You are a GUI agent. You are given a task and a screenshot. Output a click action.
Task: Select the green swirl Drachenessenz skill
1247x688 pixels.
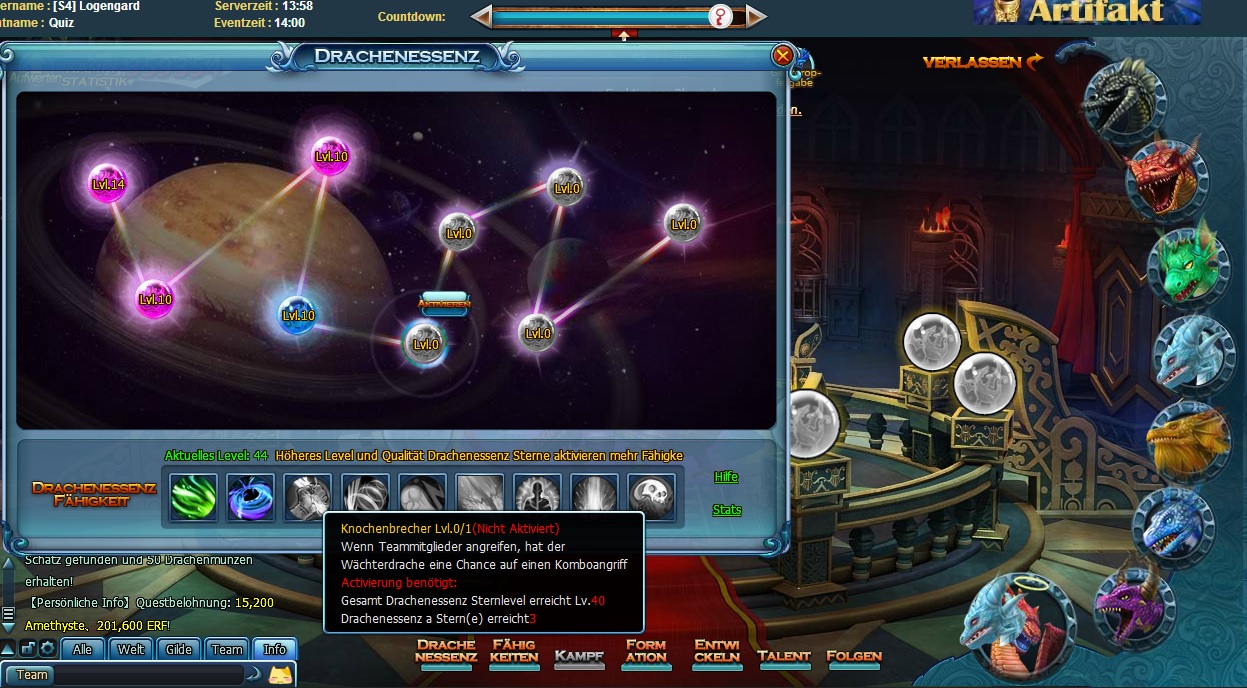(x=193, y=497)
